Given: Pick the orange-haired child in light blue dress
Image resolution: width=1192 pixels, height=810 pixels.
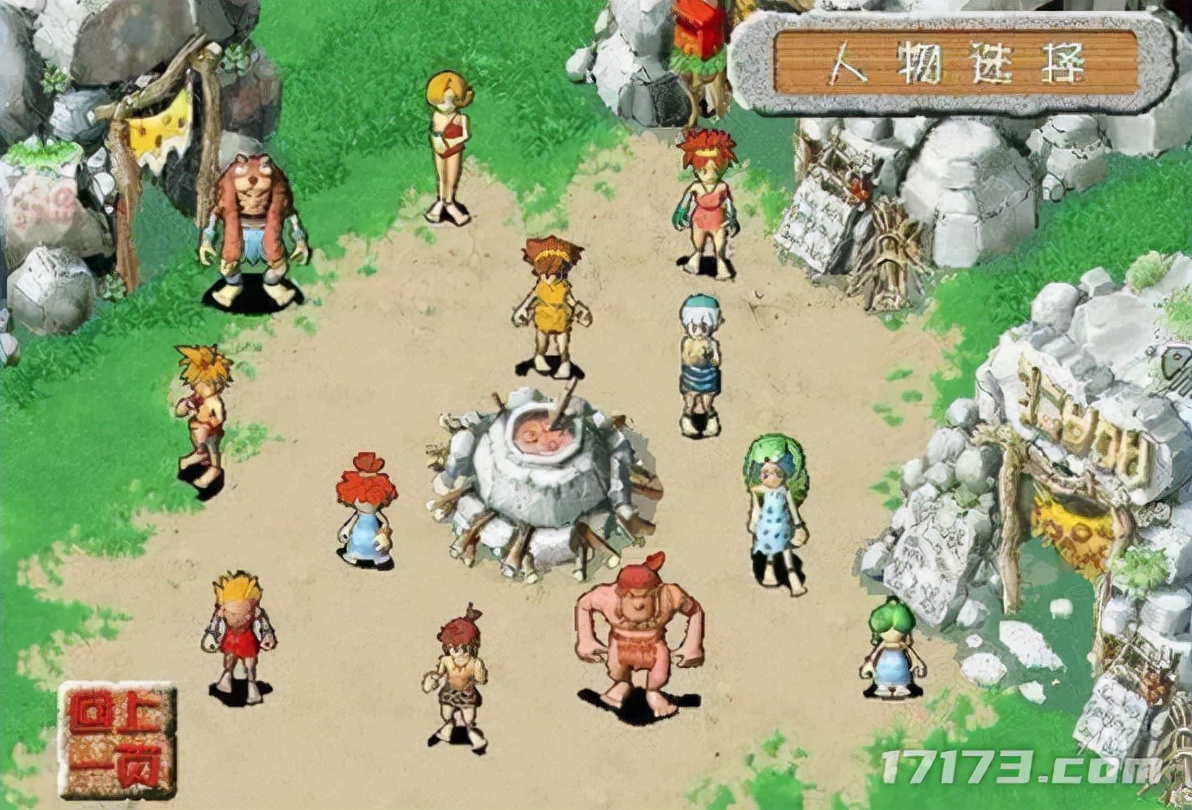Looking at the screenshot, I should pos(366,510).
